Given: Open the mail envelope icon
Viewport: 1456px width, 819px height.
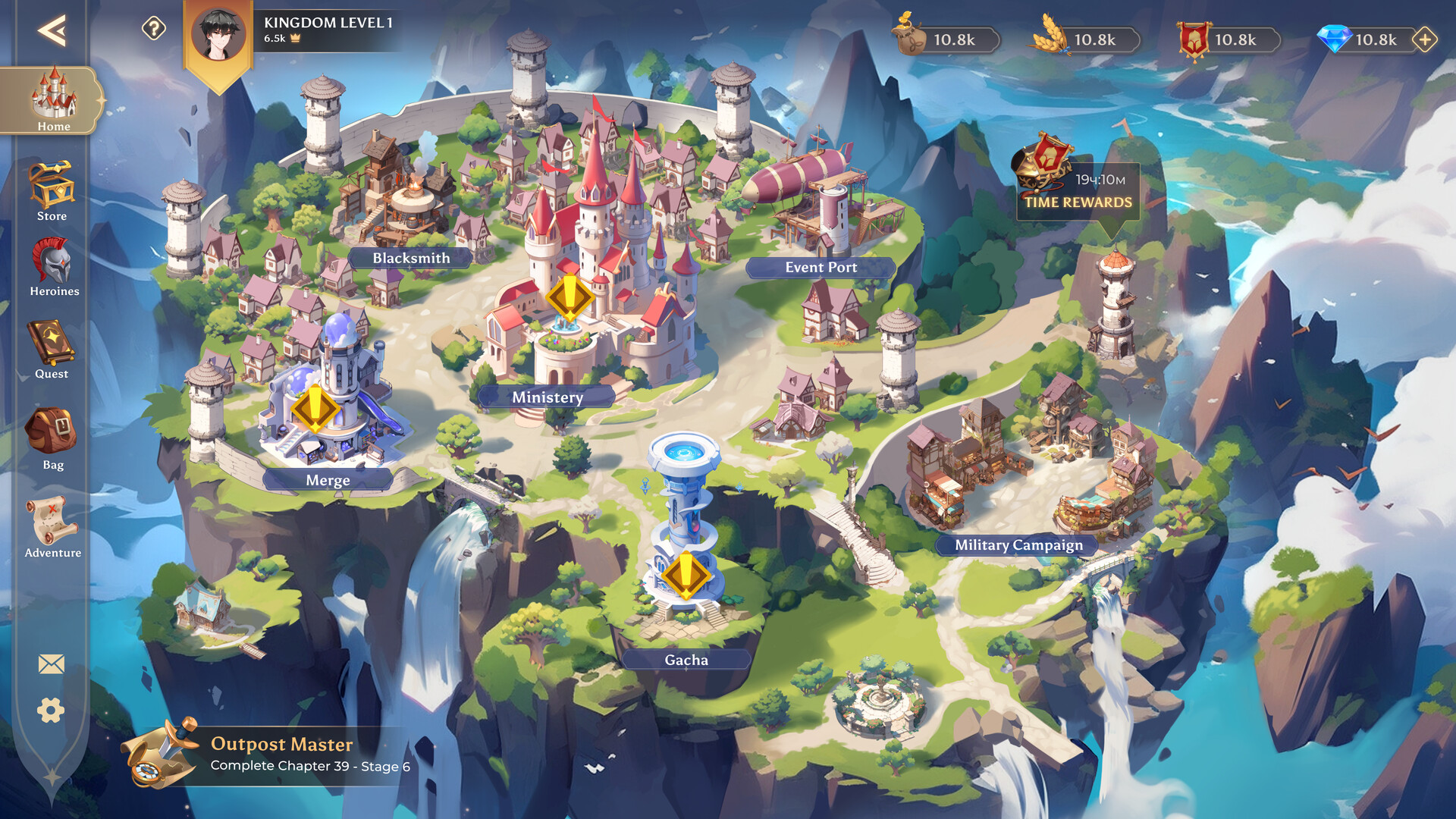Looking at the screenshot, I should coord(52,664).
